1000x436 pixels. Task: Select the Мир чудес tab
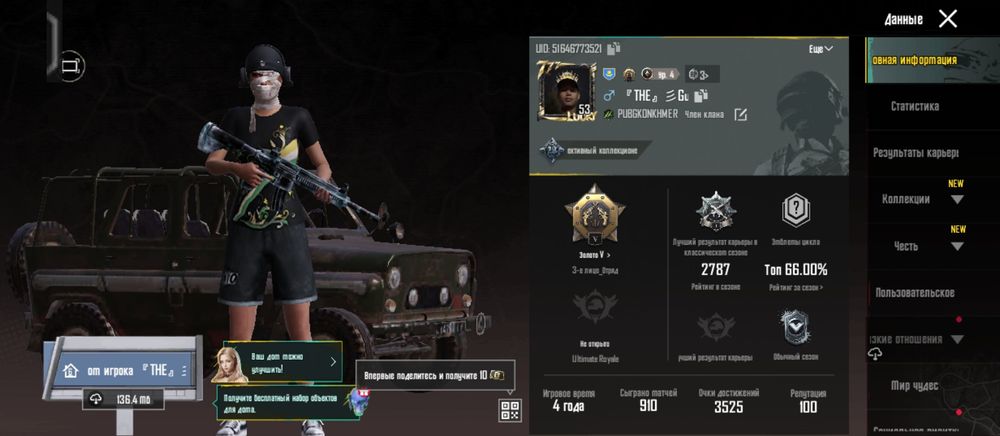pyautogui.click(x=914, y=385)
